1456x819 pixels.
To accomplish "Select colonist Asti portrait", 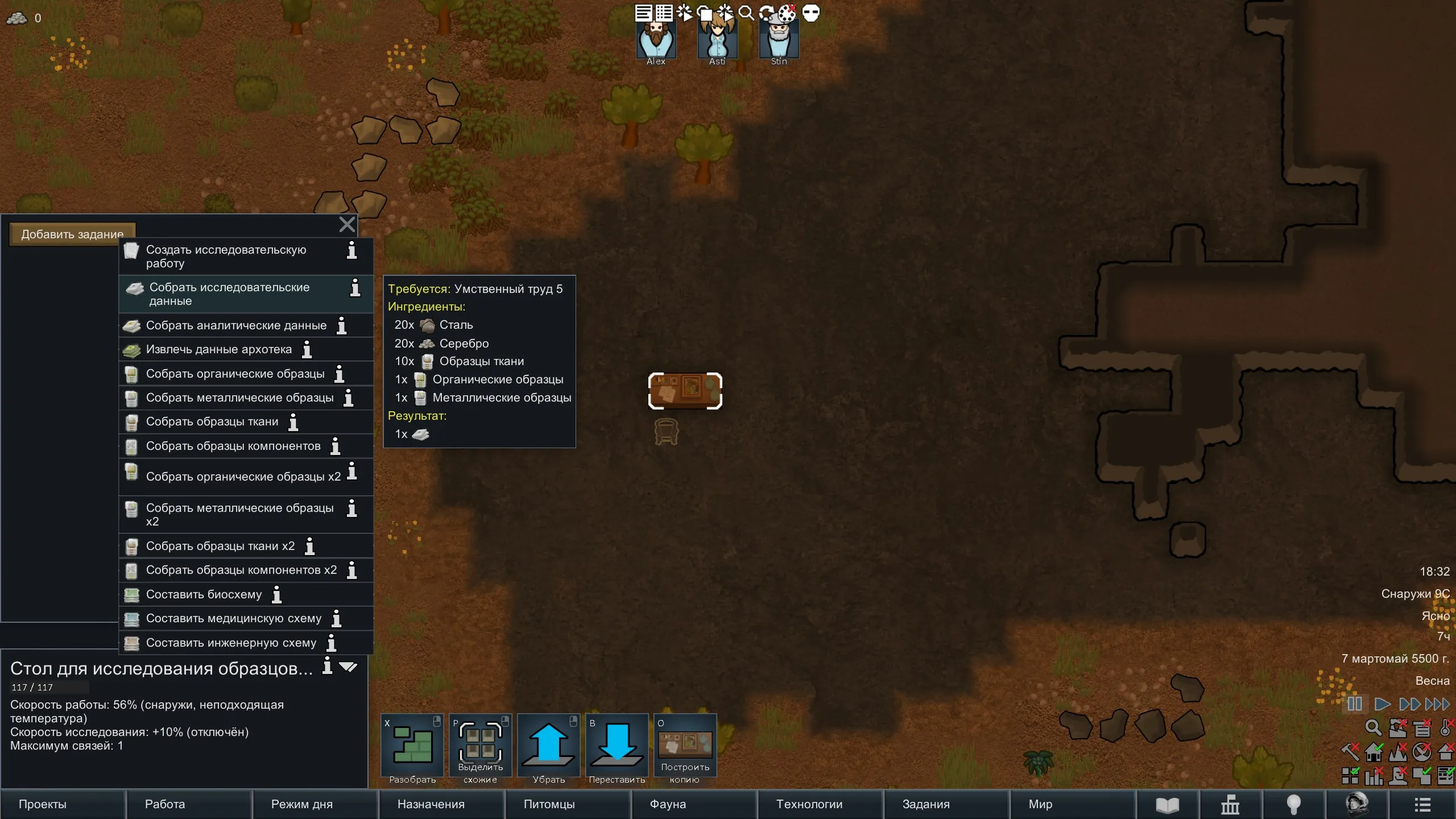I will 717,41.
